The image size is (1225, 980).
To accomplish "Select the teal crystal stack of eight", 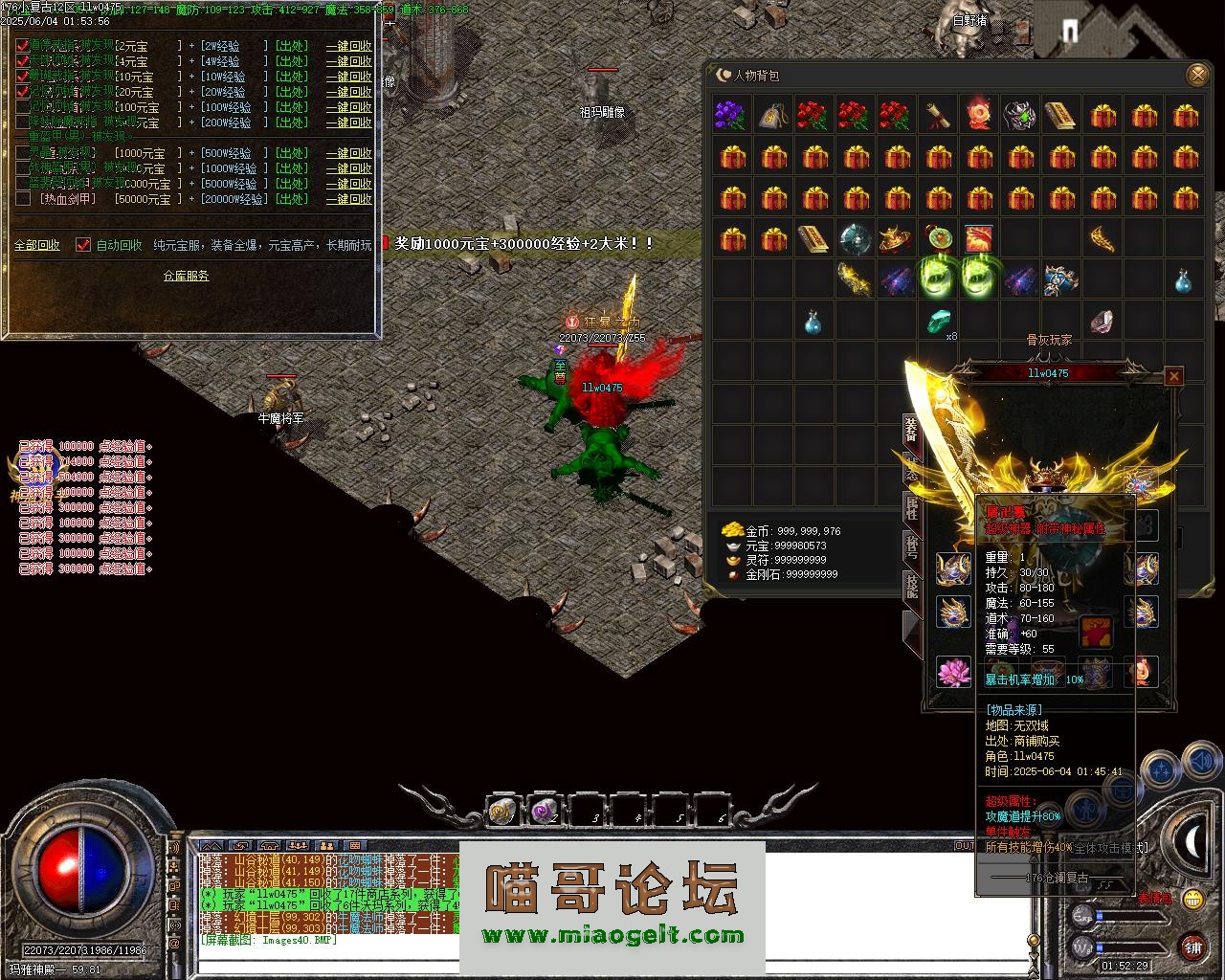I will [x=939, y=322].
